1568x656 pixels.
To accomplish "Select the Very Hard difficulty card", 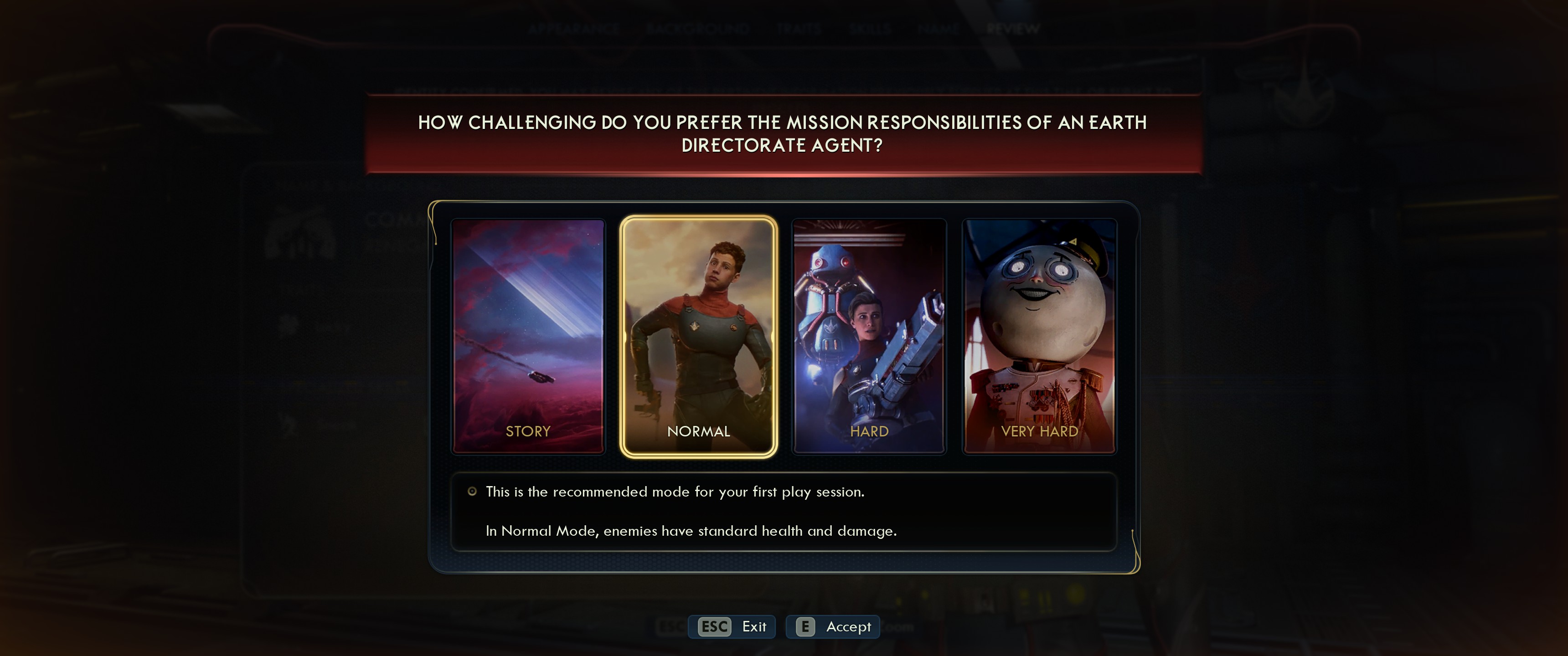I will (x=1039, y=336).
